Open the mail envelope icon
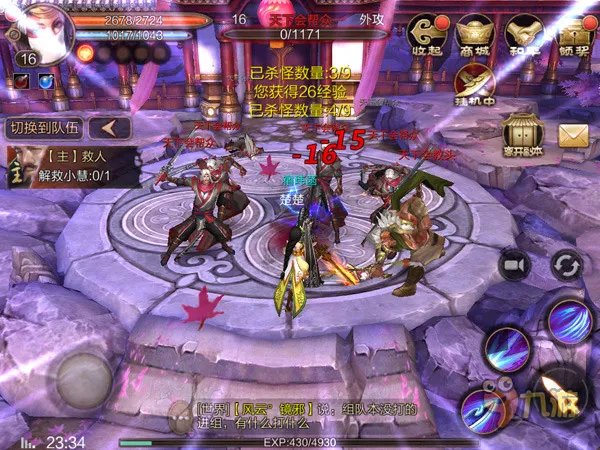Image resolution: width=600 pixels, height=450 pixels. (x=573, y=135)
